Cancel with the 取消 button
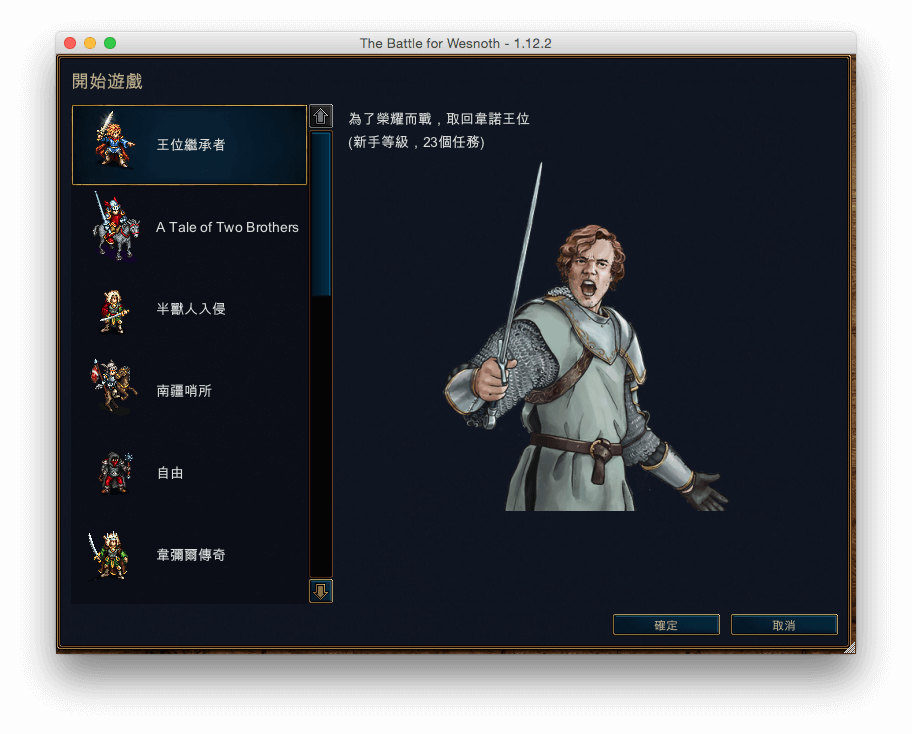The image size is (912, 734). coord(784,625)
